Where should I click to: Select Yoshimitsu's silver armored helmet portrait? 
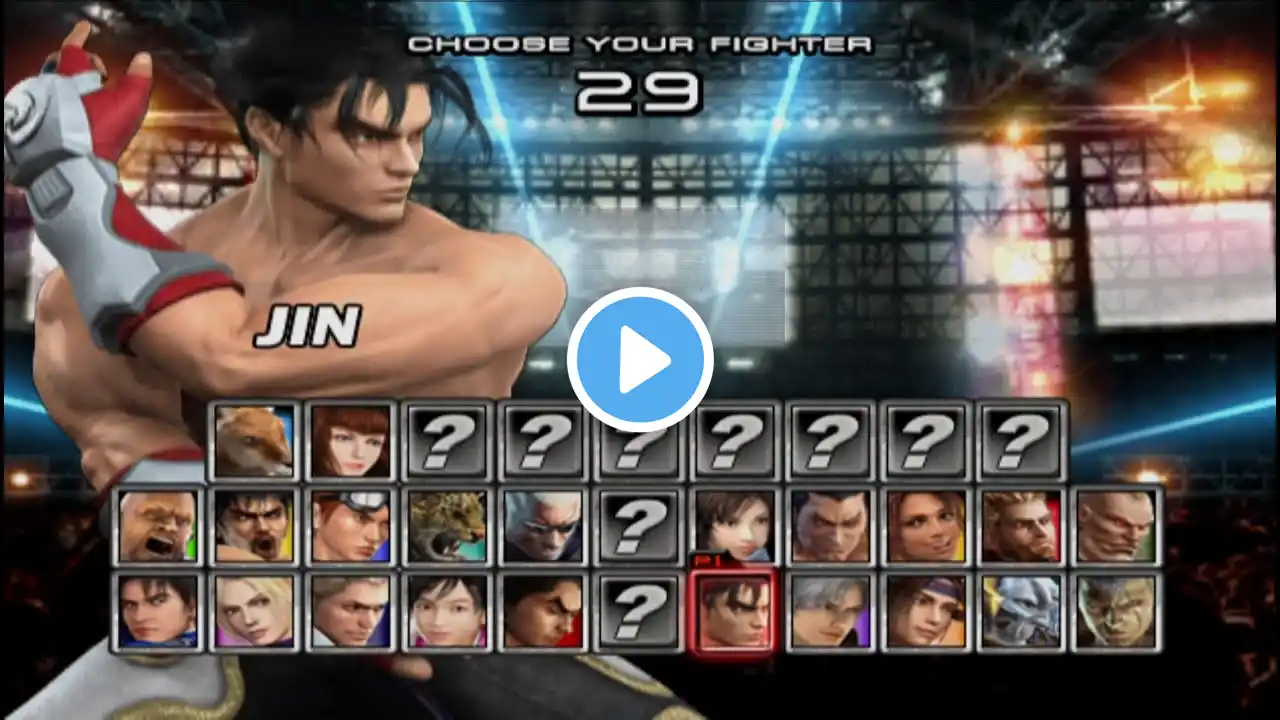(x=1020, y=610)
